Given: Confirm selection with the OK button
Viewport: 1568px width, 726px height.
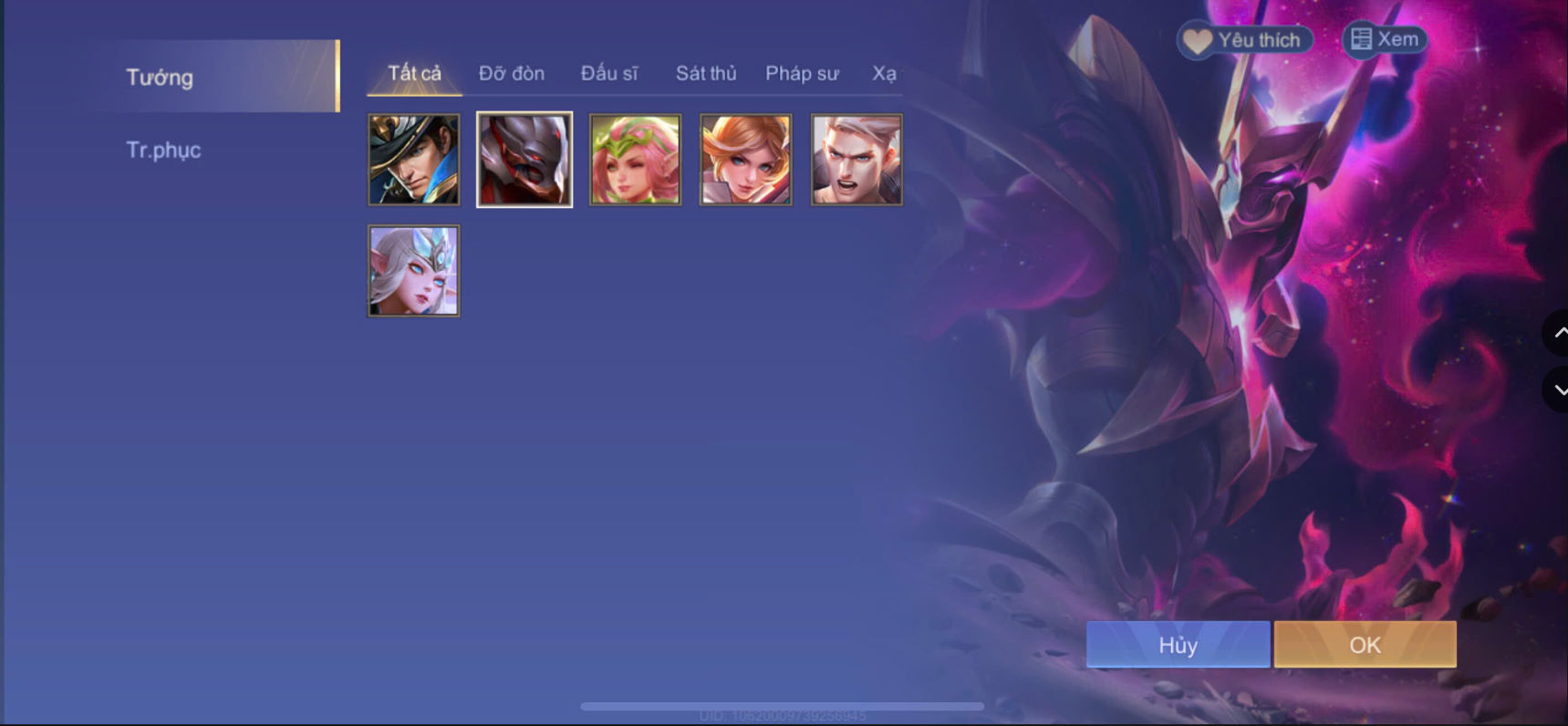Looking at the screenshot, I should point(1364,644).
